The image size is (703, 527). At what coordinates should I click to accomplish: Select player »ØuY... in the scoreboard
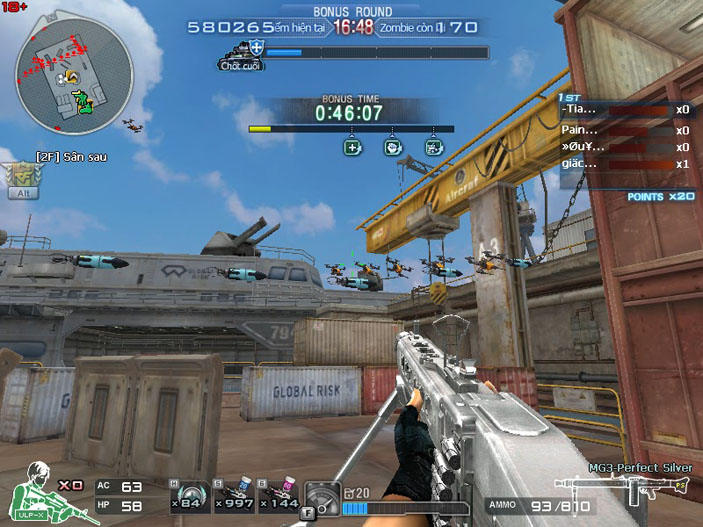(x=625, y=147)
